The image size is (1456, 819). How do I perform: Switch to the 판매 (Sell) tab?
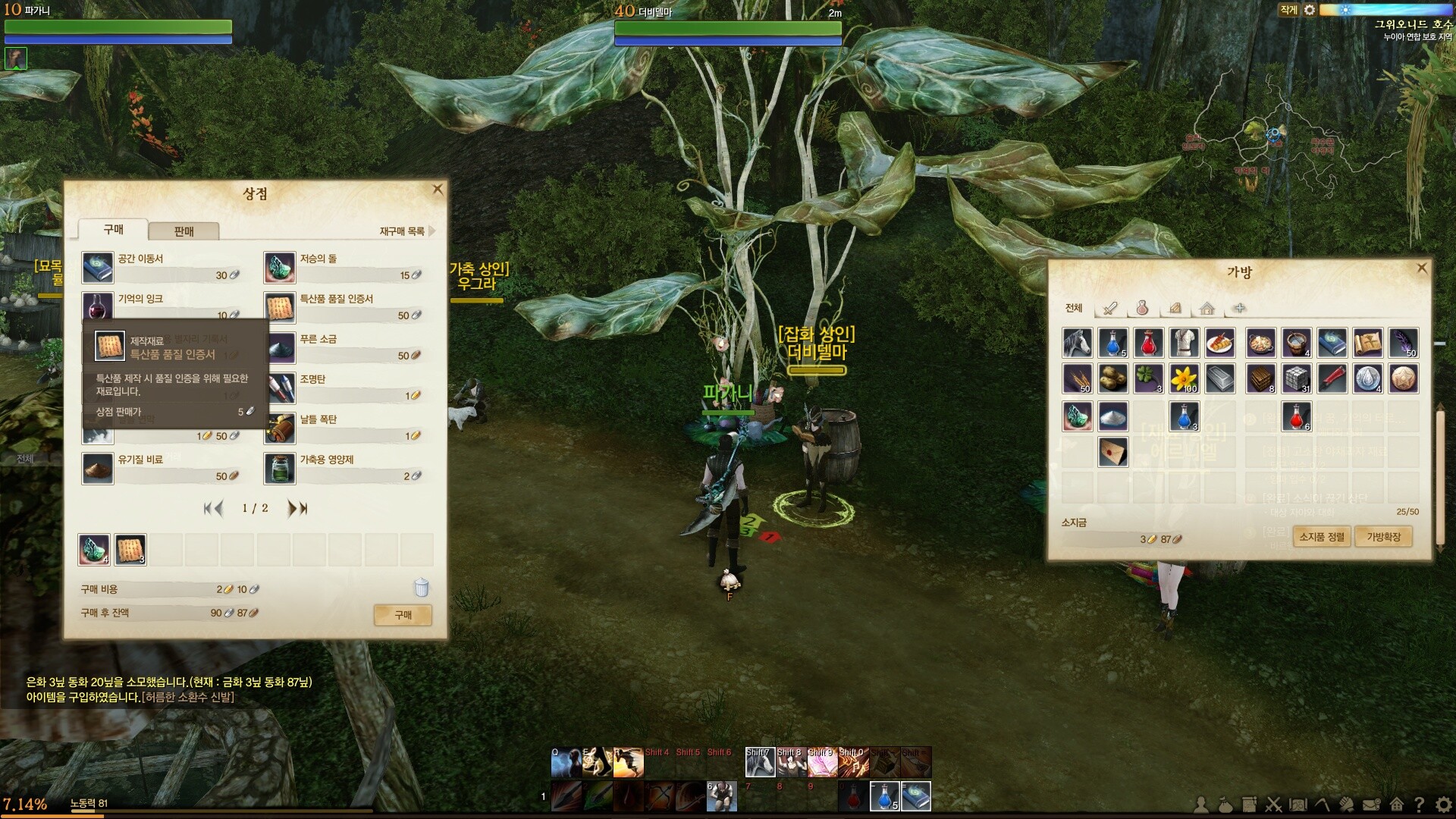click(x=184, y=231)
